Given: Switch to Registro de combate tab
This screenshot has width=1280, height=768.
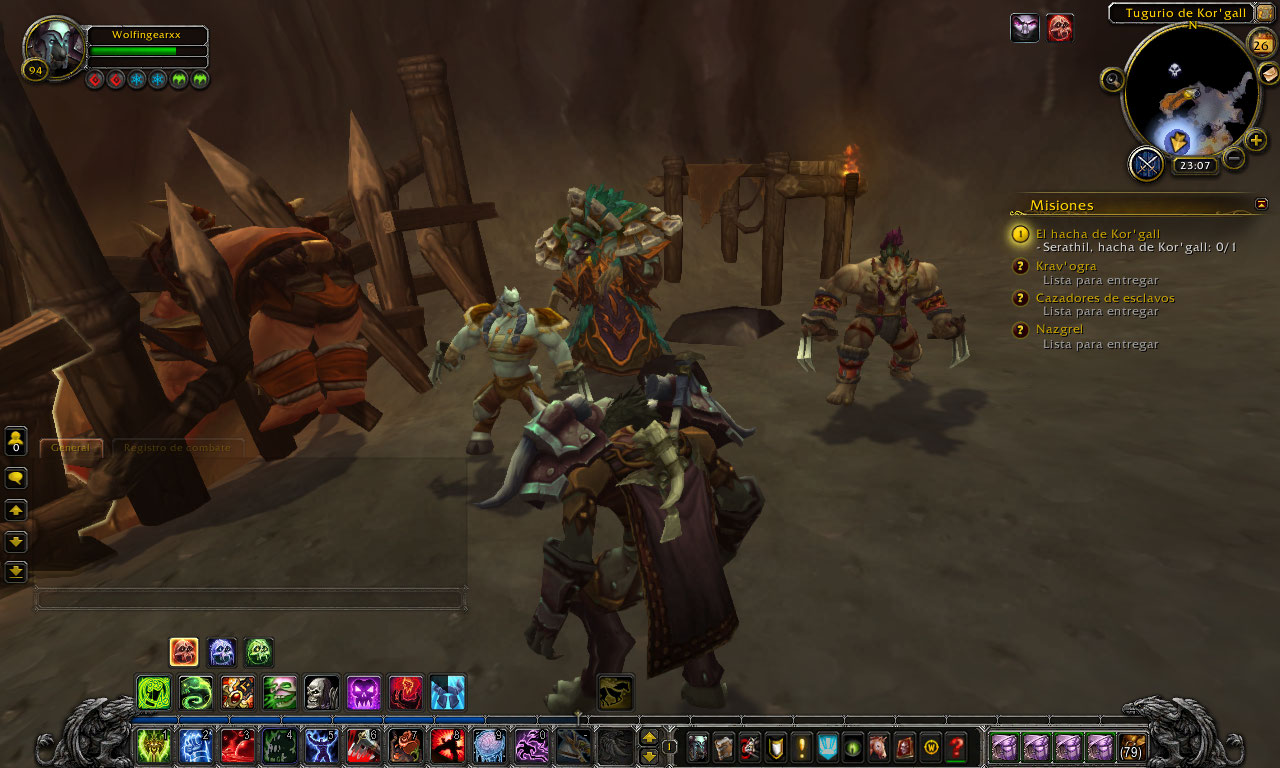Looking at the screenshot, I should point(177,447).
